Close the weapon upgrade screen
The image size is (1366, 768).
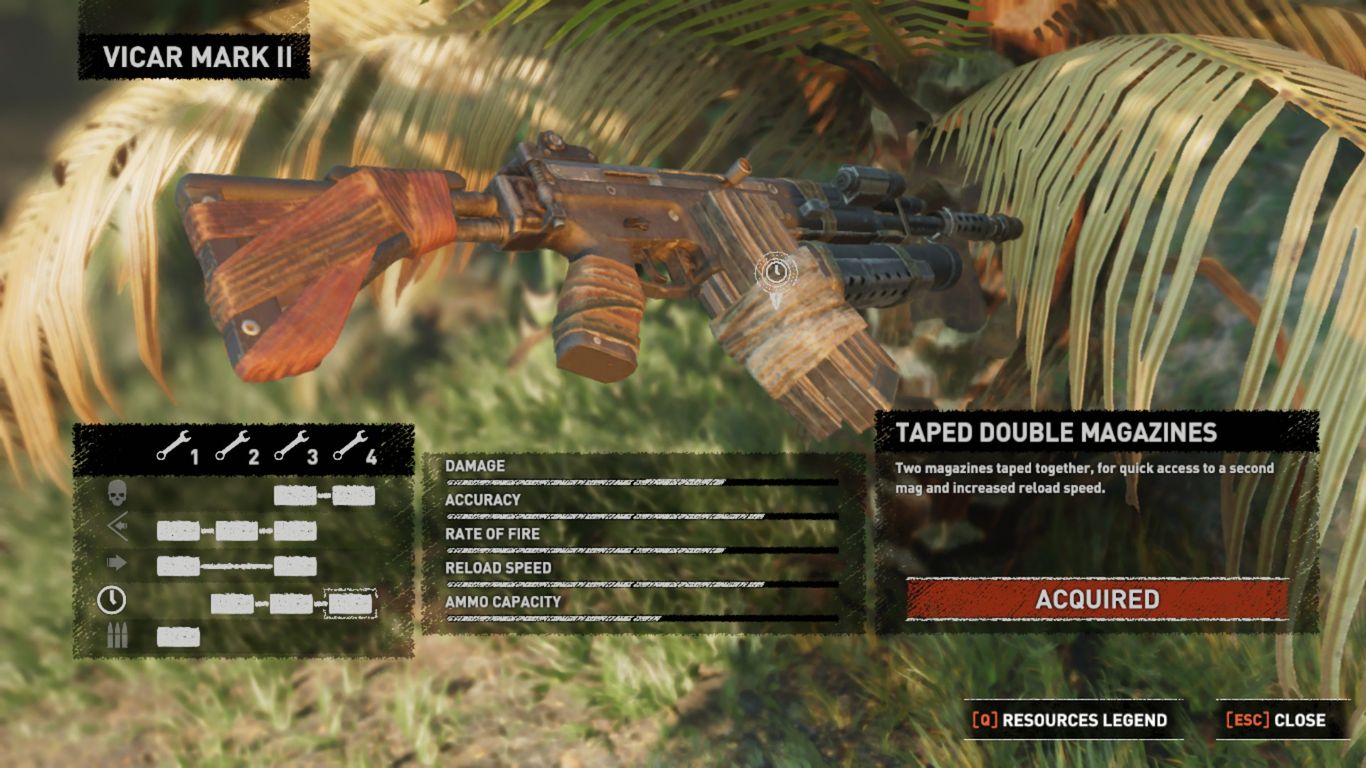(x=1285, y=720)
